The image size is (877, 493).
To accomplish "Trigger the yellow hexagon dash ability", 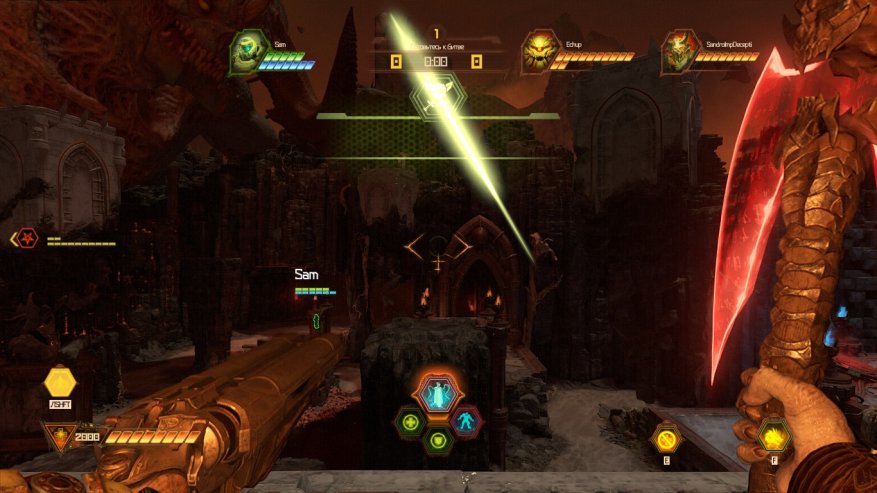I will [60, 382].
